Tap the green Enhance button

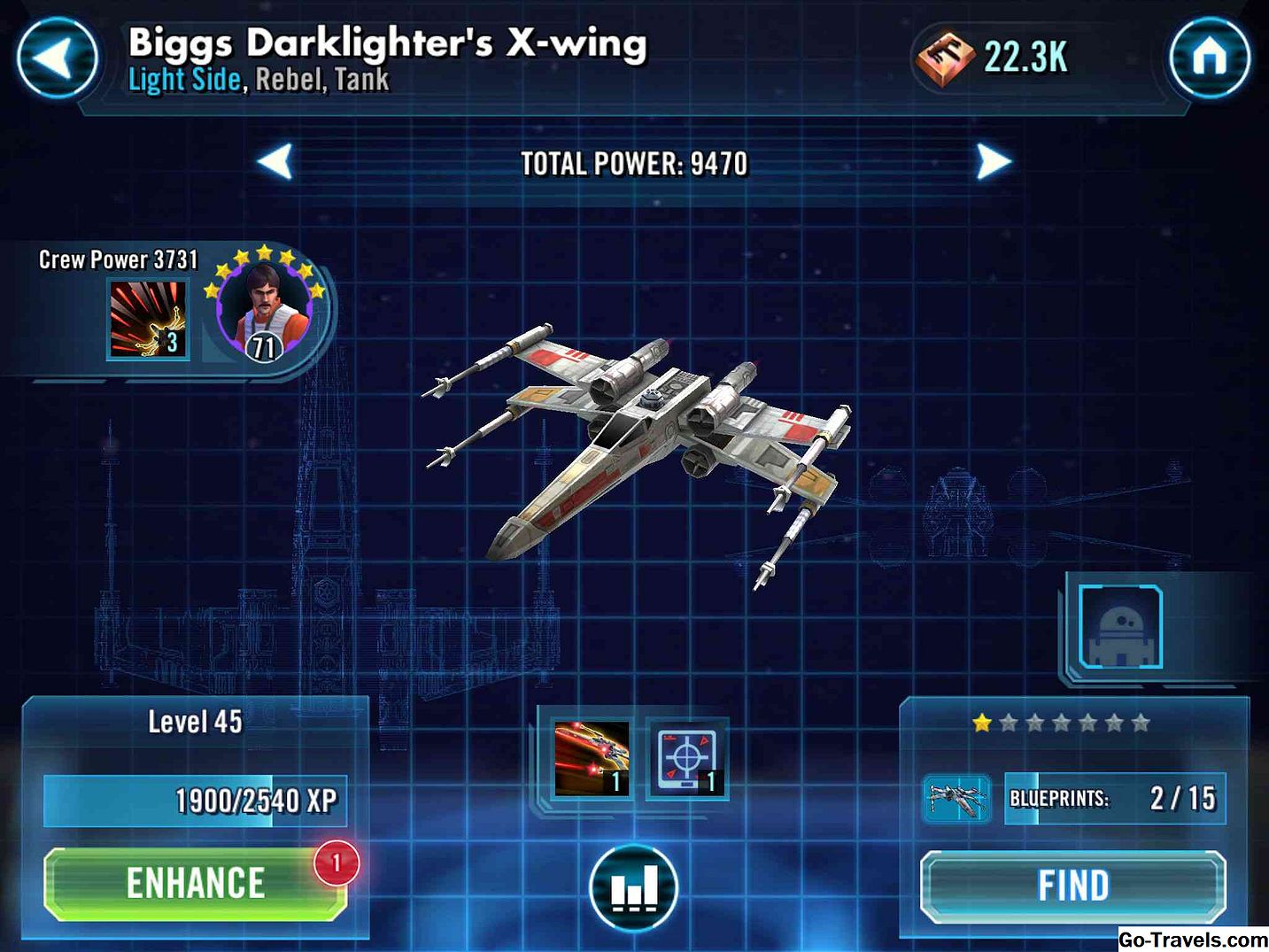point(195,884)
